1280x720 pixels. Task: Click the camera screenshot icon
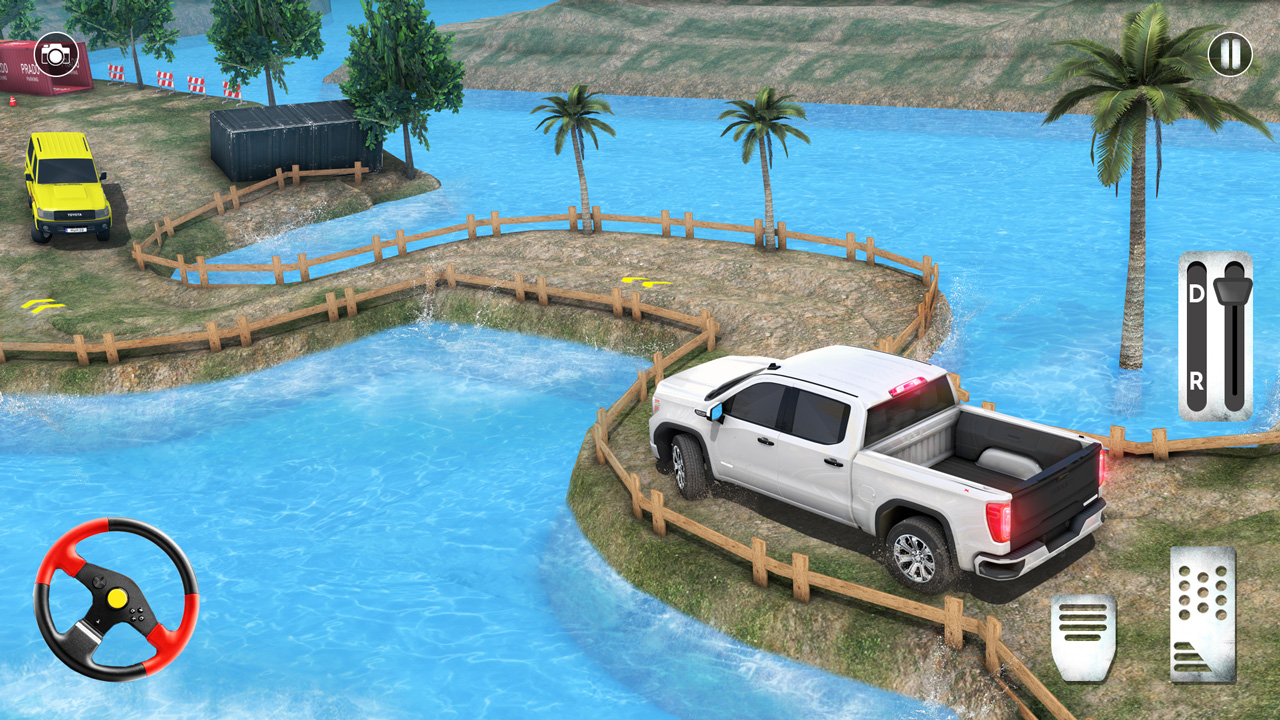pos(55,55)
